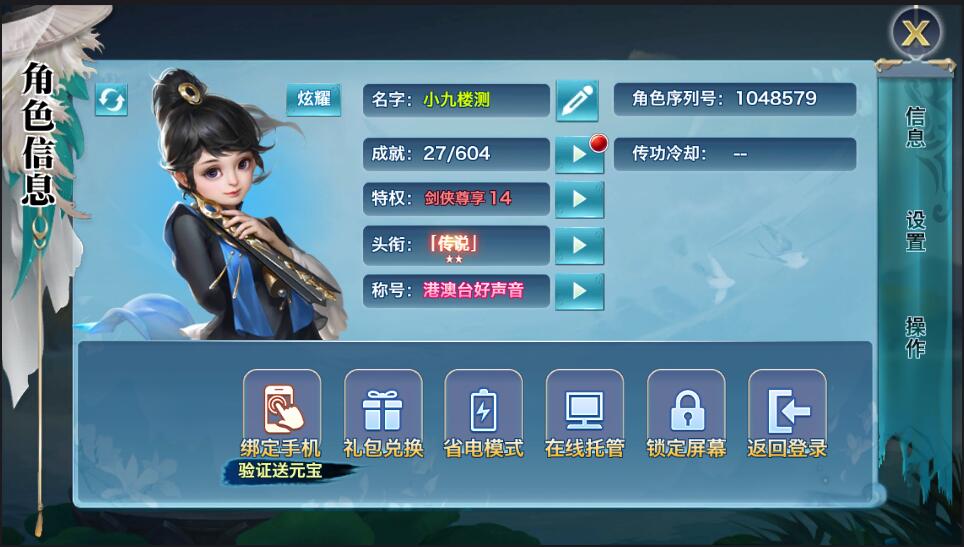The height and width of the screenshot is (547, 964).
Task: Choose 绑定手机 phone binding
Action: (x=281, y=408)
